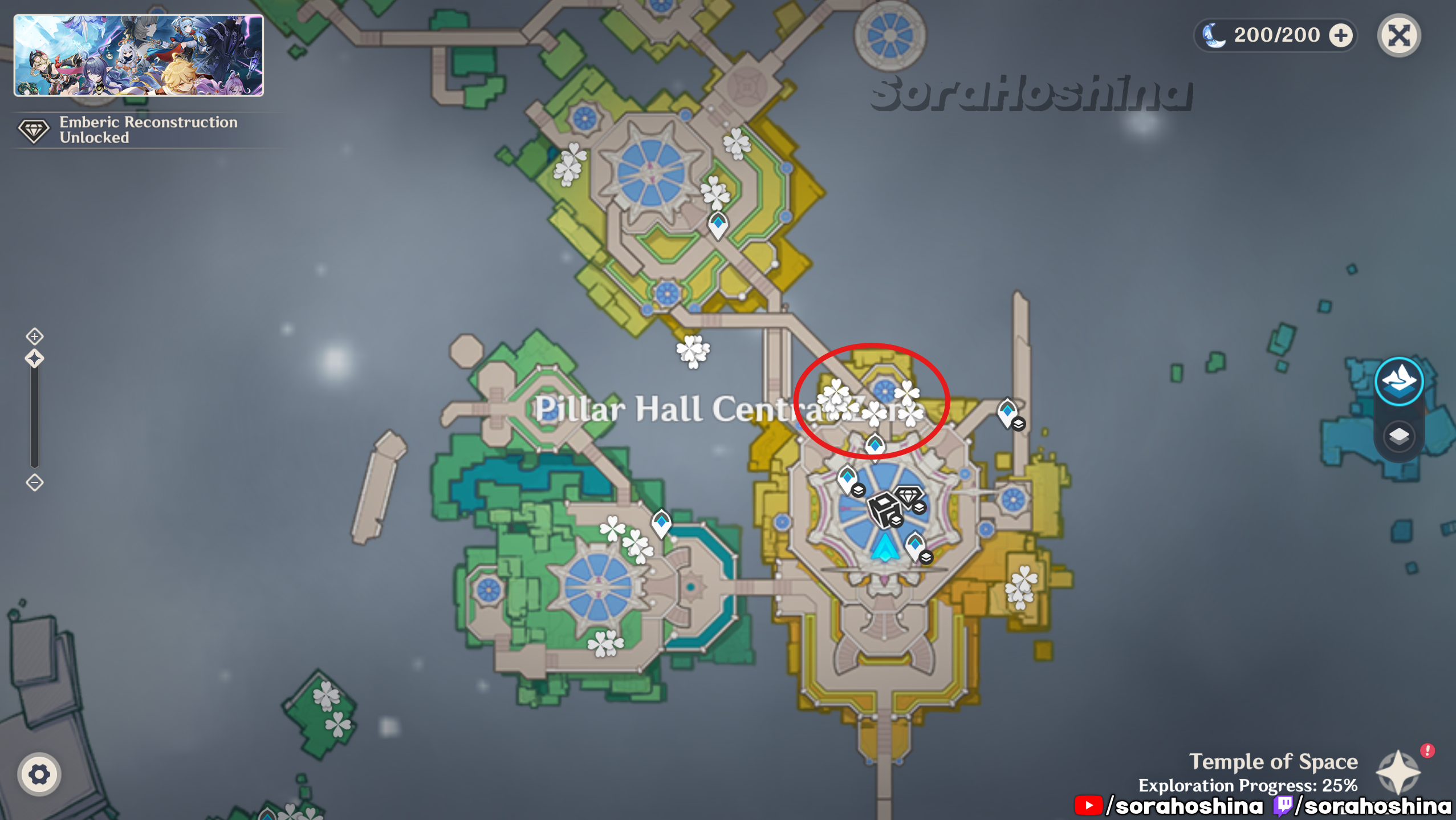Switch to the lower map layer button
The height and width of the screenshot is (820, 1456).
point(1398,436)
